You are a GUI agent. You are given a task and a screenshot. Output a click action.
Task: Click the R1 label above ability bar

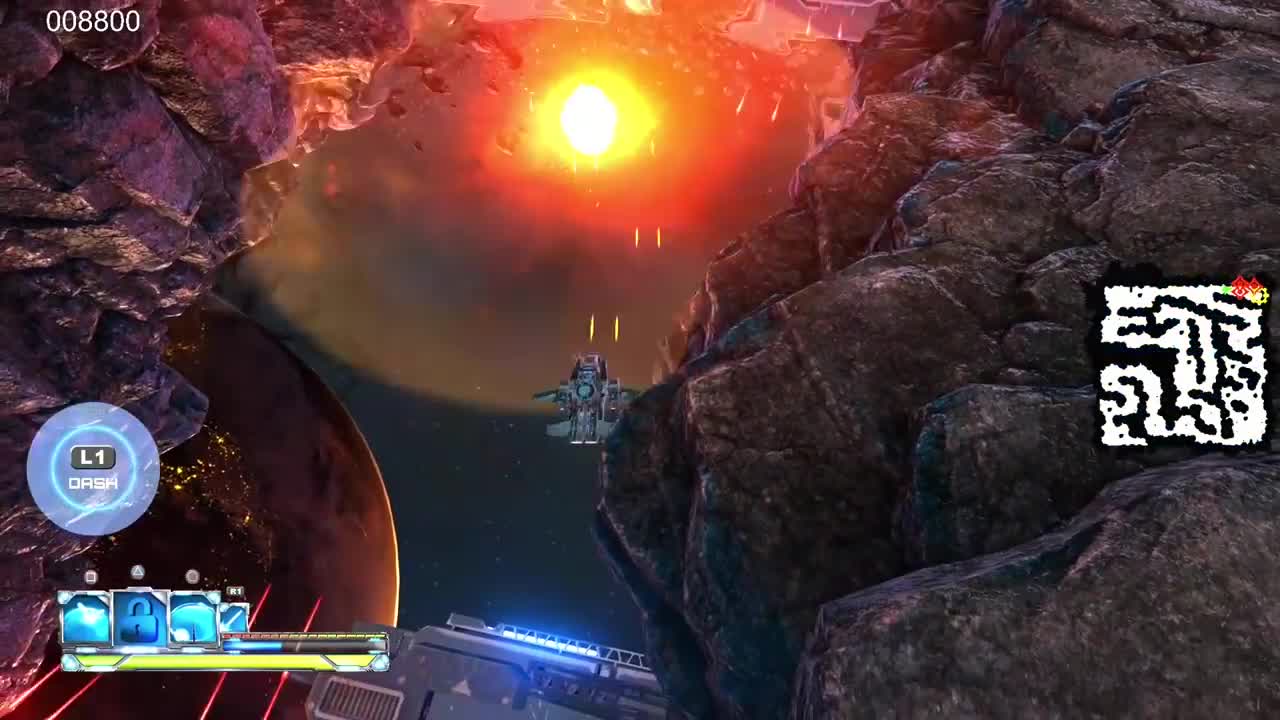234,590
